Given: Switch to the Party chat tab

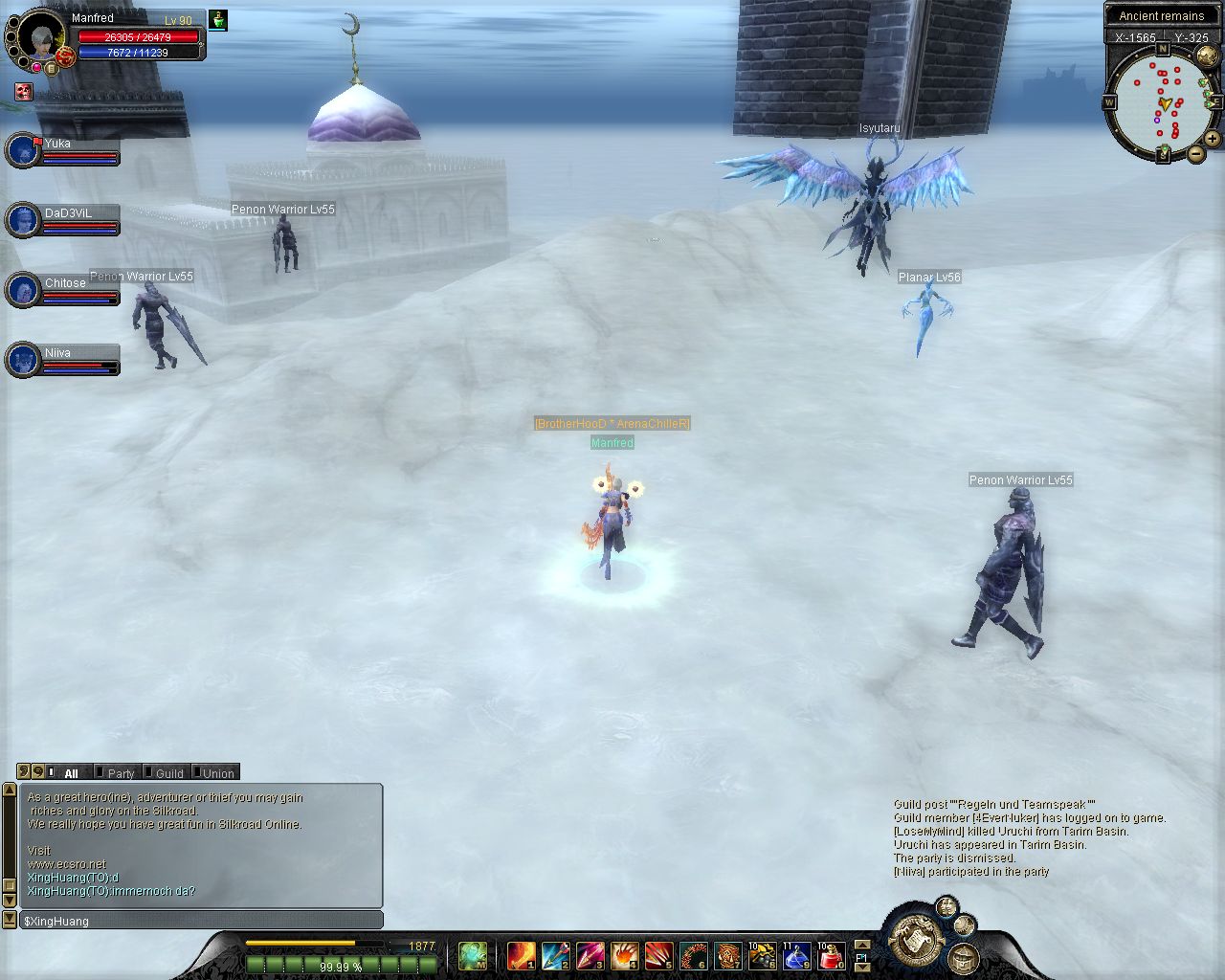Looking at the screenshot, I should tap(120, 773).
